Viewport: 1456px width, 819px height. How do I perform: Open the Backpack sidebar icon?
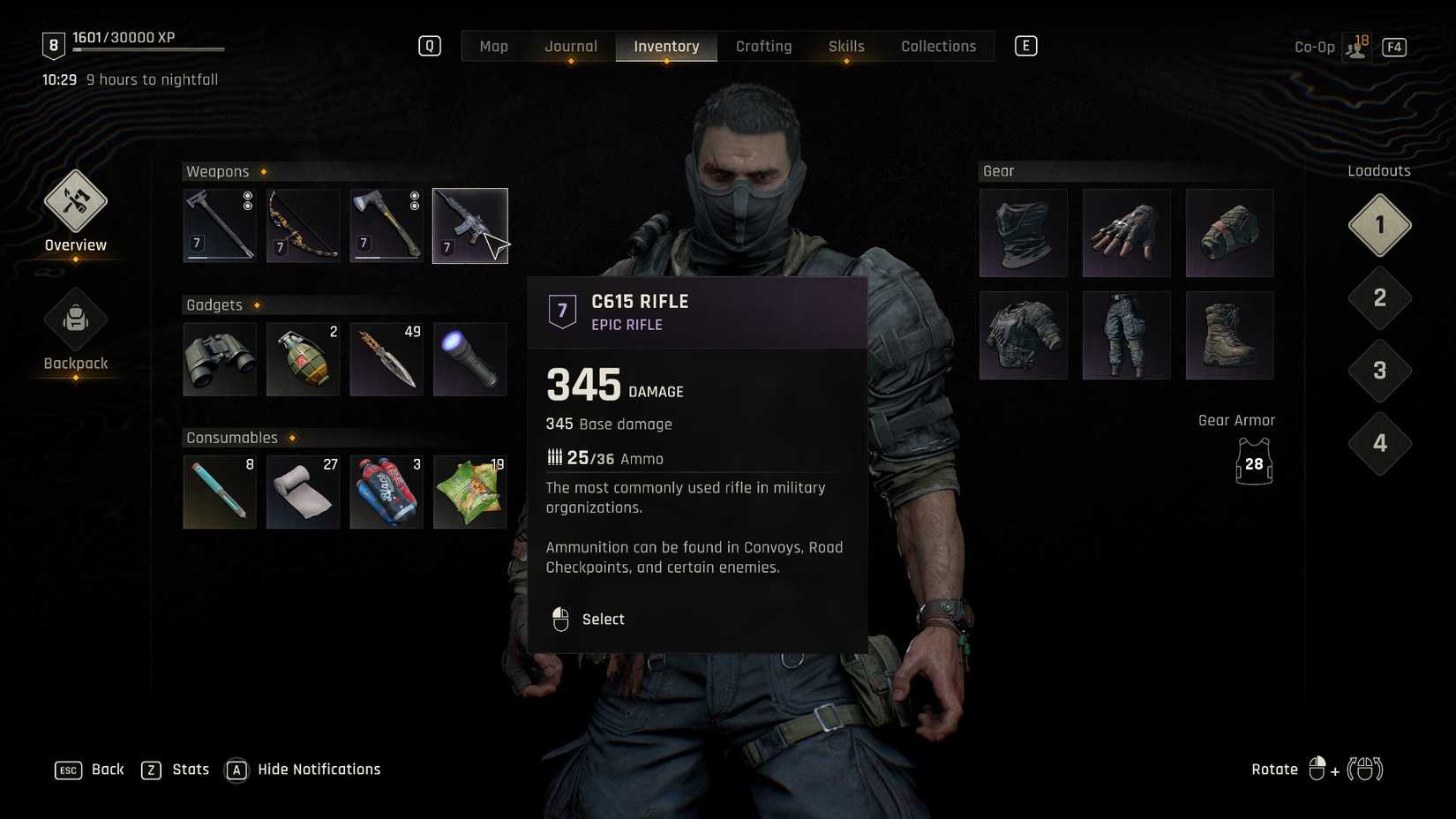[75, 319]
